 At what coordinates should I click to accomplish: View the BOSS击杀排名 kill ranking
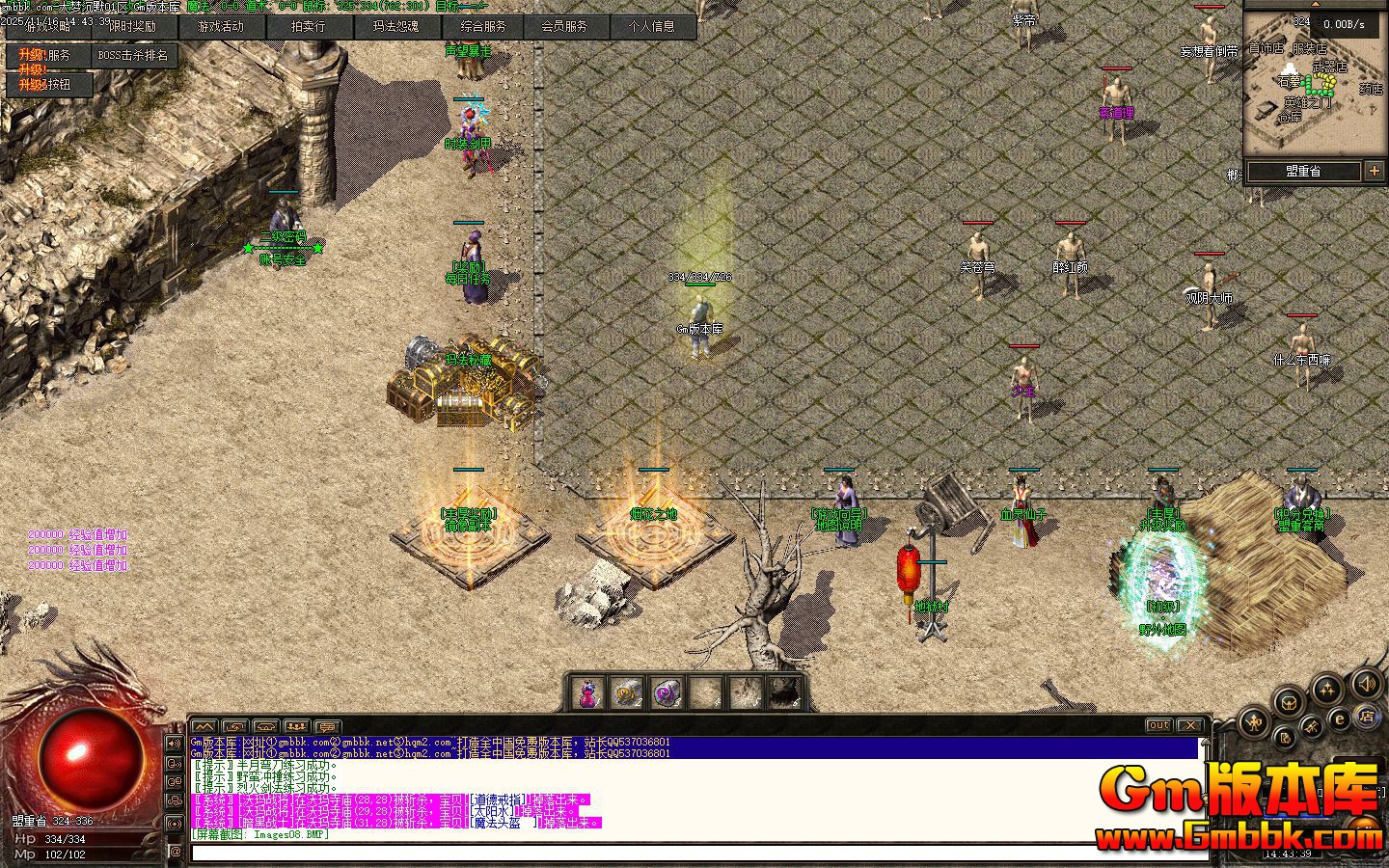tap(132, 56)
